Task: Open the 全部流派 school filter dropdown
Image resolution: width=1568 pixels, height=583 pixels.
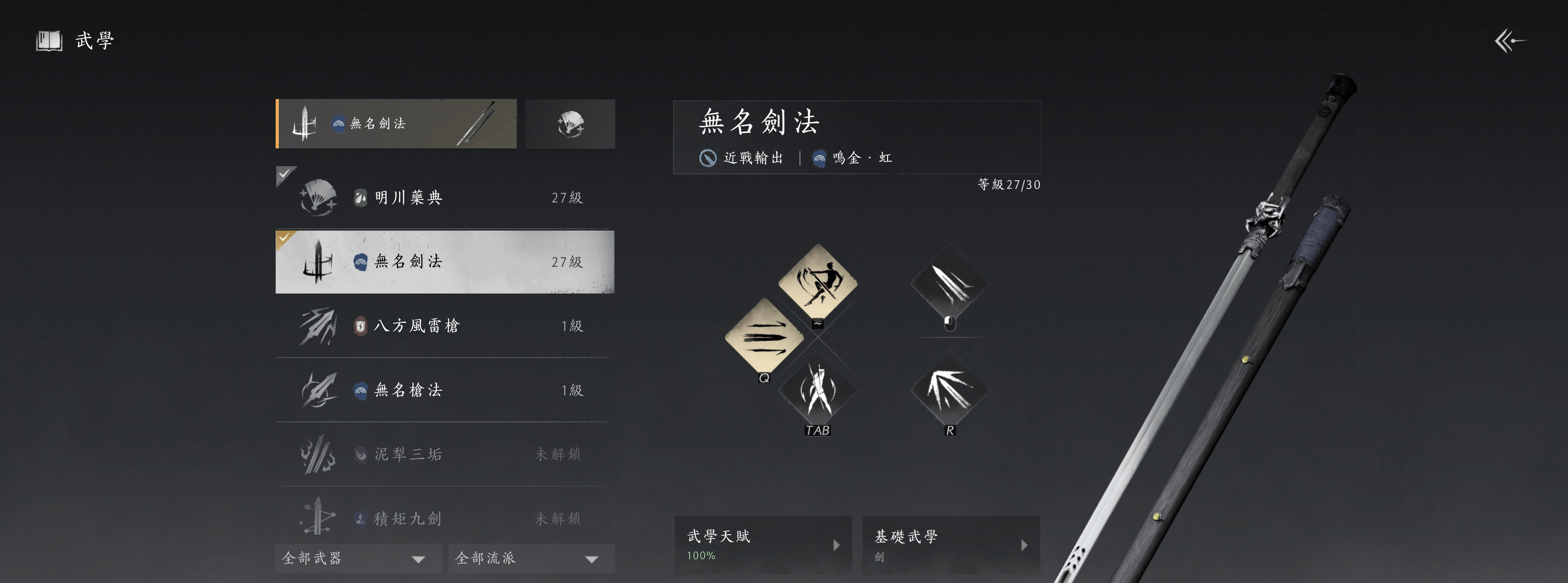Action: coord(530,558)
